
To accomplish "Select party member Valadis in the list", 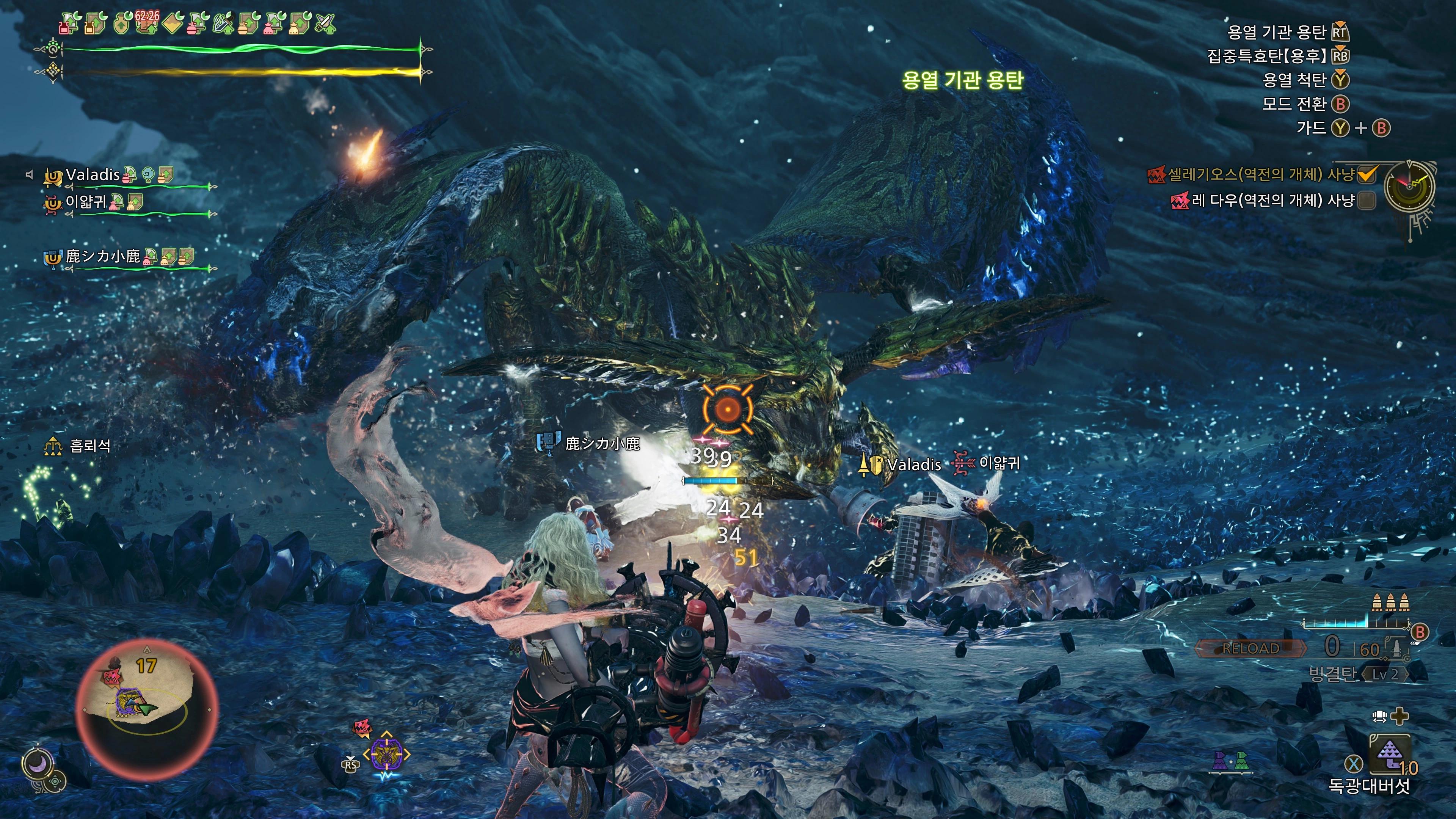I will 93,175.
